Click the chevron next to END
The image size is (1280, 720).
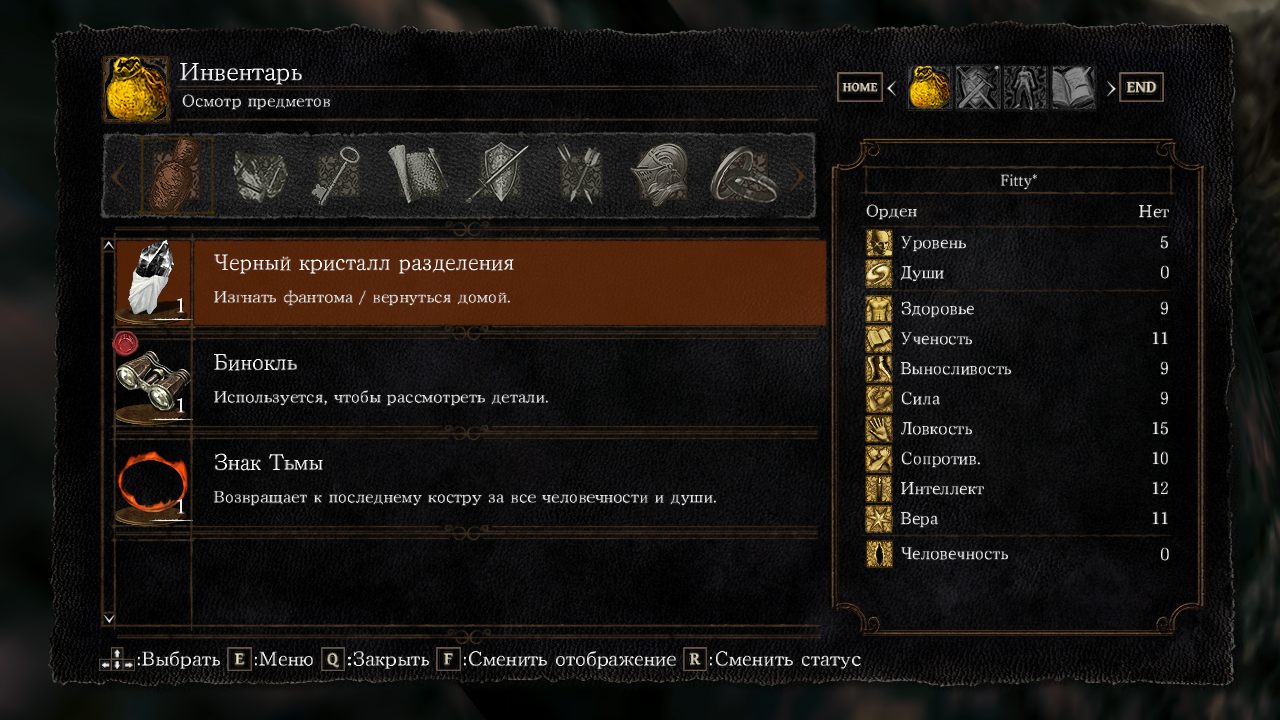click(x=1110, y=87)
